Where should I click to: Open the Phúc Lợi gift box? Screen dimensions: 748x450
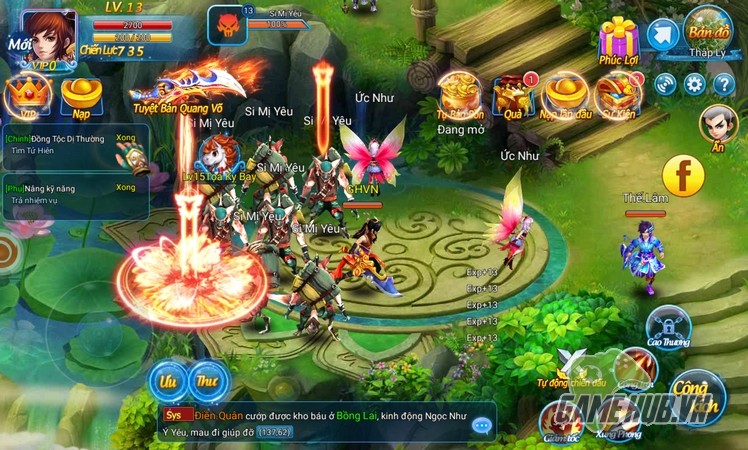619,39
